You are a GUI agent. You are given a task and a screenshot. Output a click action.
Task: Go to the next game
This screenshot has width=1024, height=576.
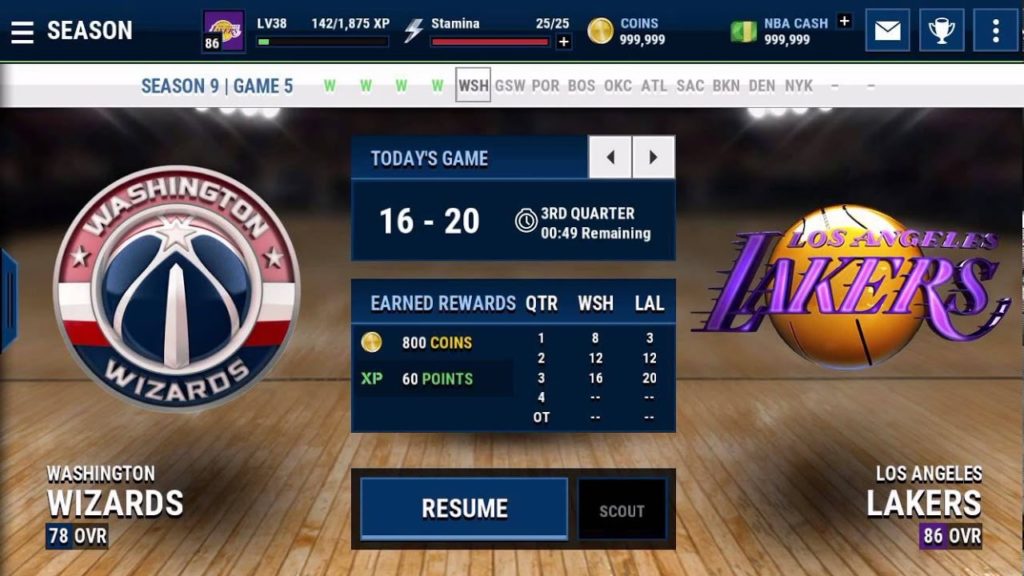pyautogui.click(x=653, y=158)
